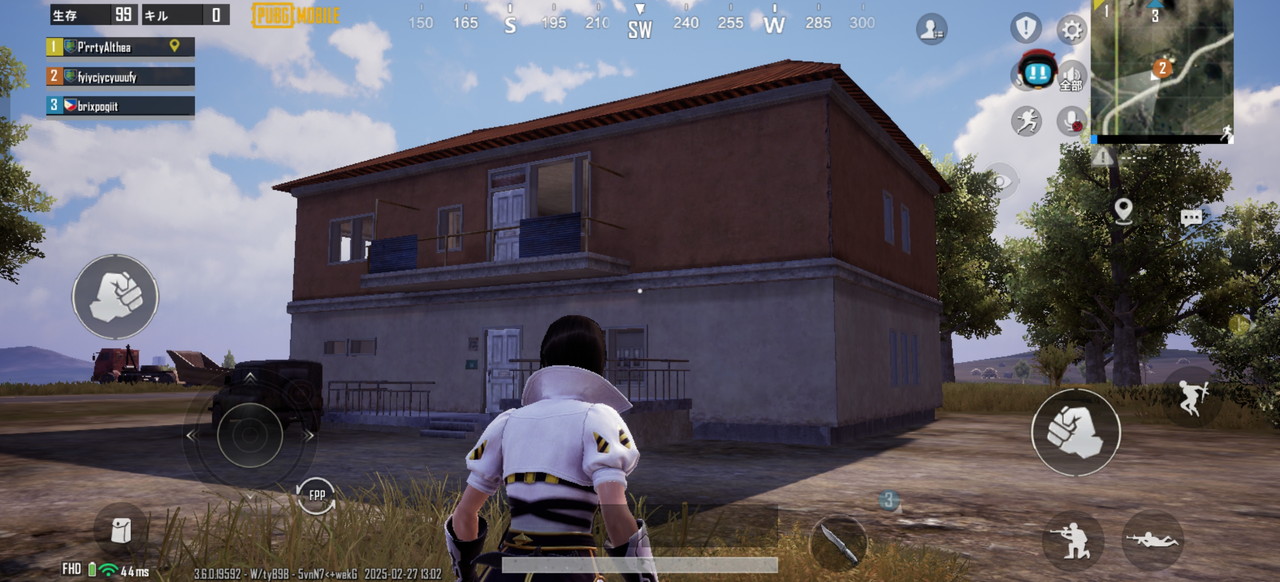Tap the report shield icon
Viewport: 1280px width, 582px height.
tap(1026, 27)
